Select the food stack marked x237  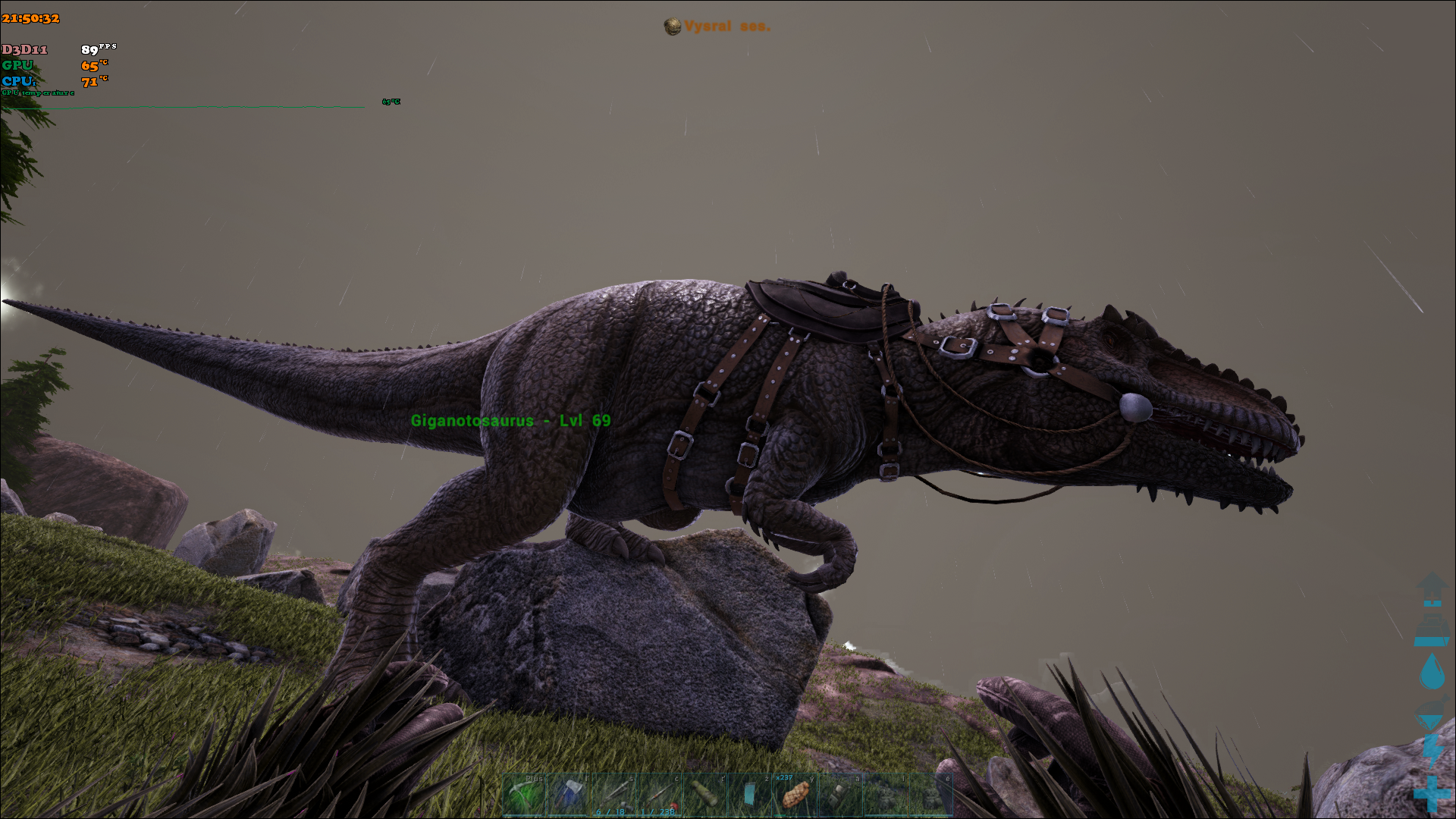click(x=795, y=795)
